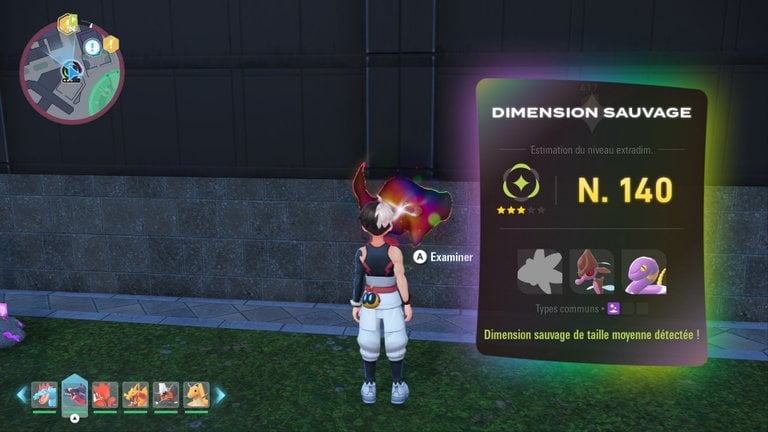Choose the highlighted second party Pokémon slot
The image size is (768, 432).
(x=74, y=393)
